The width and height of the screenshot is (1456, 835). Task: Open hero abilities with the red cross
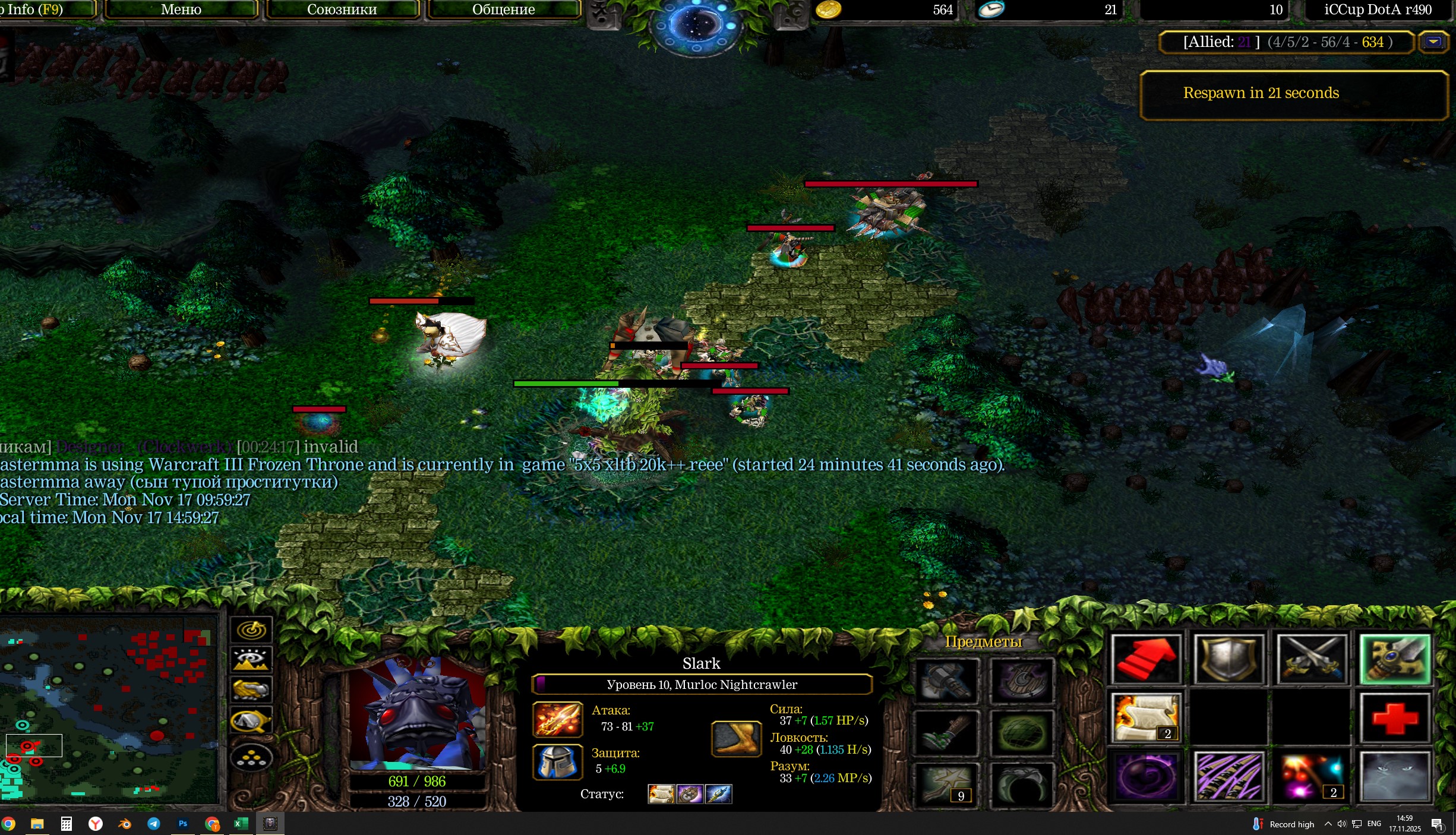[x=1395, y=717]
